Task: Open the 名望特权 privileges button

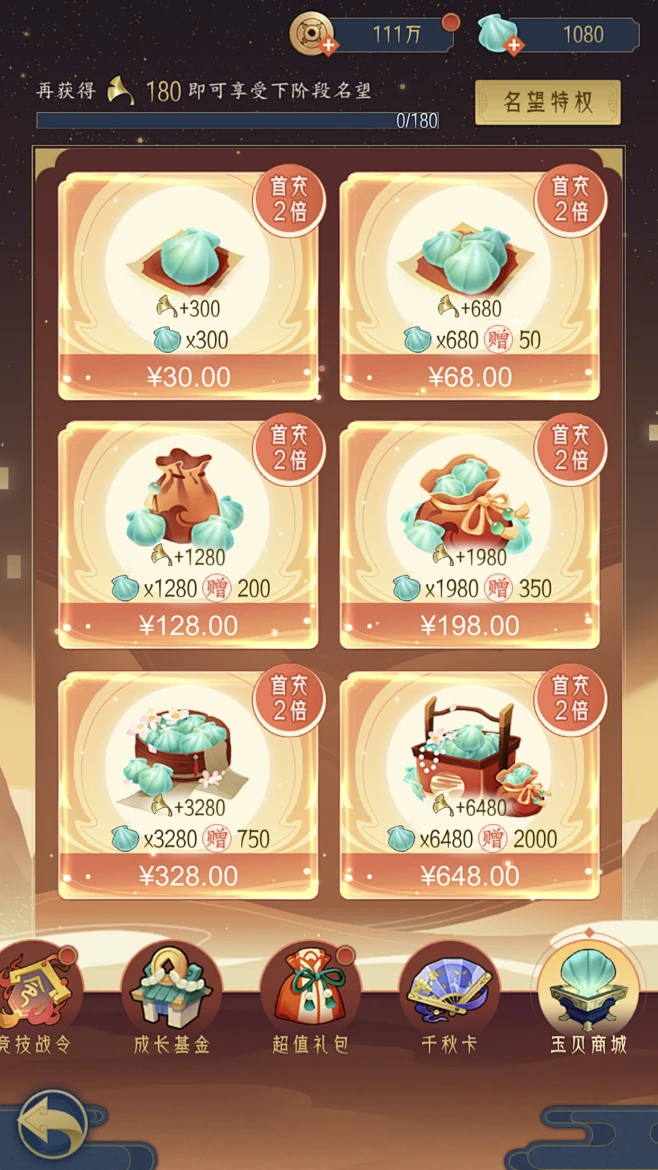Action: (x=547, y=103)
